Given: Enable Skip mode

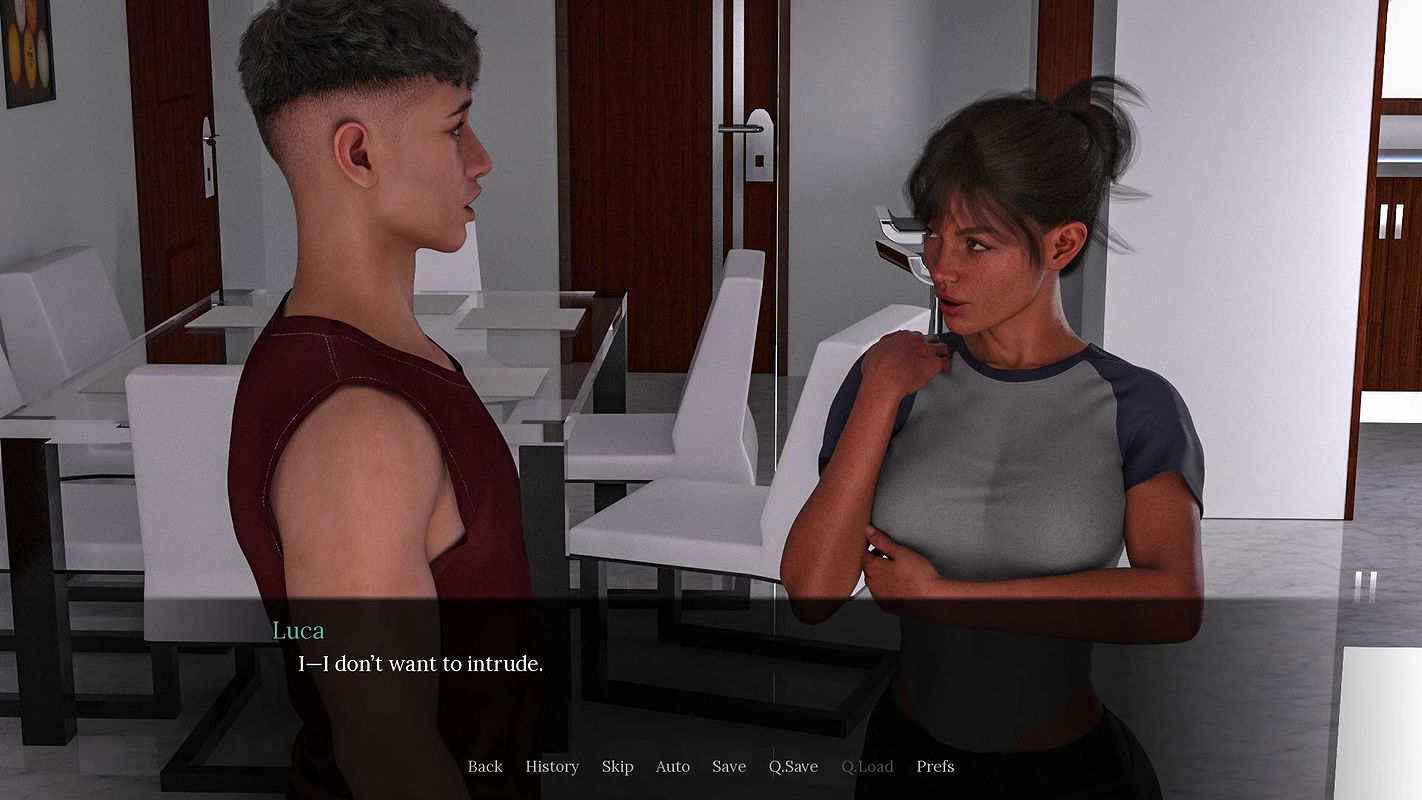Looking at the screenshot, I should (617, 766).
